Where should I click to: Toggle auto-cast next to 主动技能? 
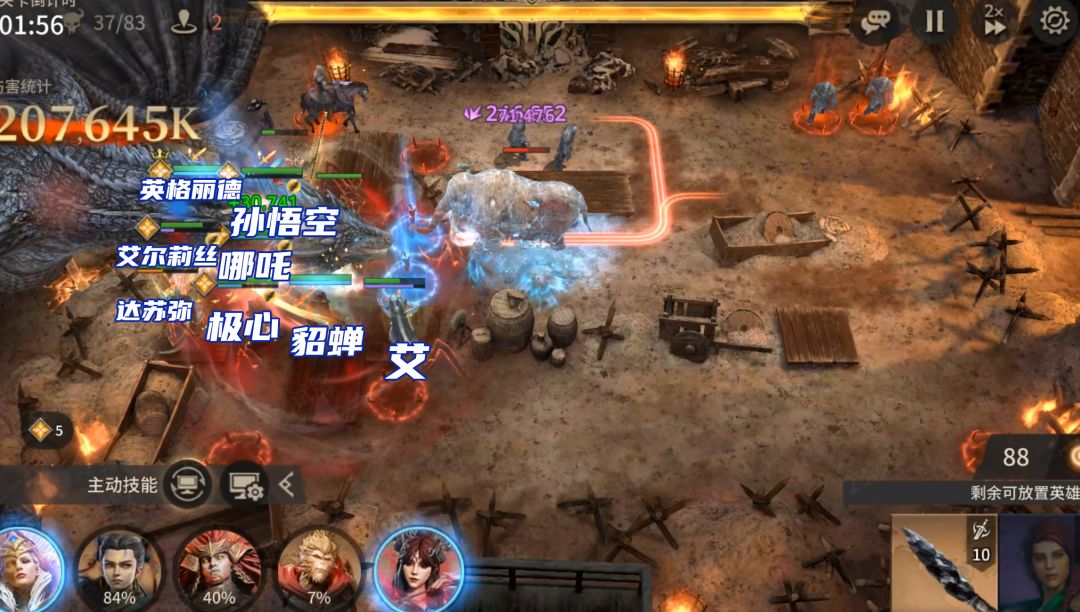tap(188, 485)
